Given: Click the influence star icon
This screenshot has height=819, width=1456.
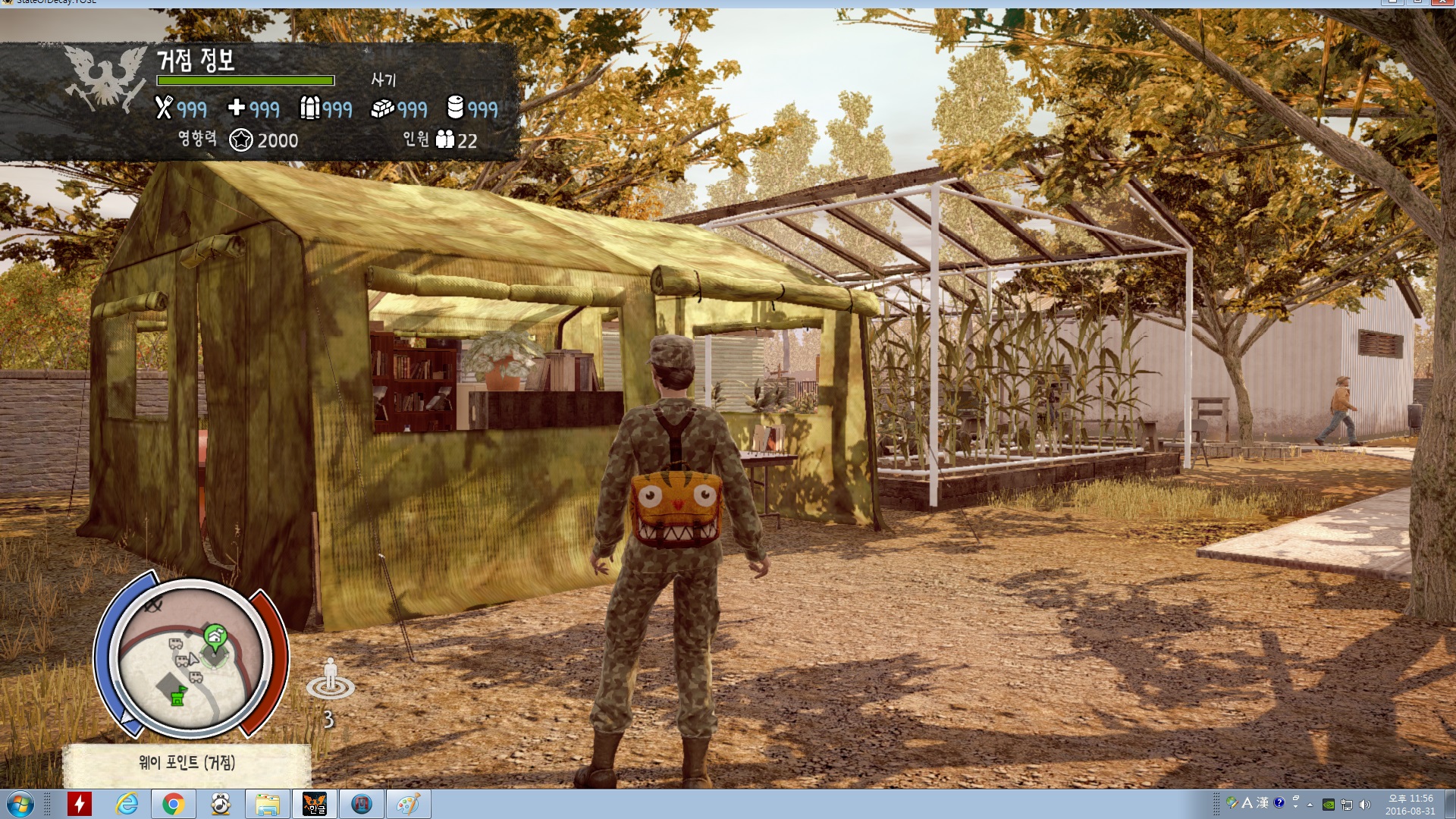Looking at the screenshot, I should (241, 140).
